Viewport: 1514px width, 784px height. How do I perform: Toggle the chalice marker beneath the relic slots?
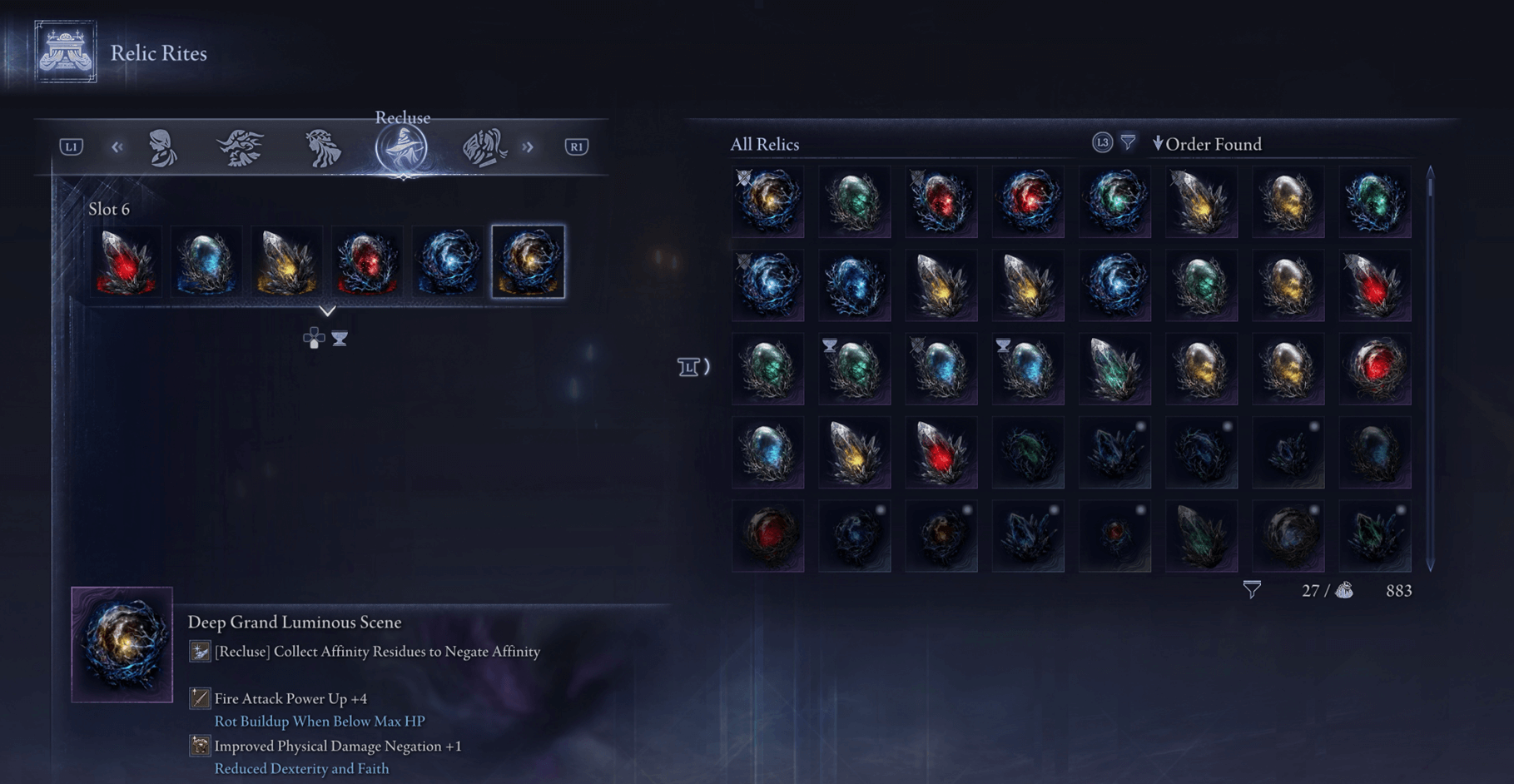338,338
